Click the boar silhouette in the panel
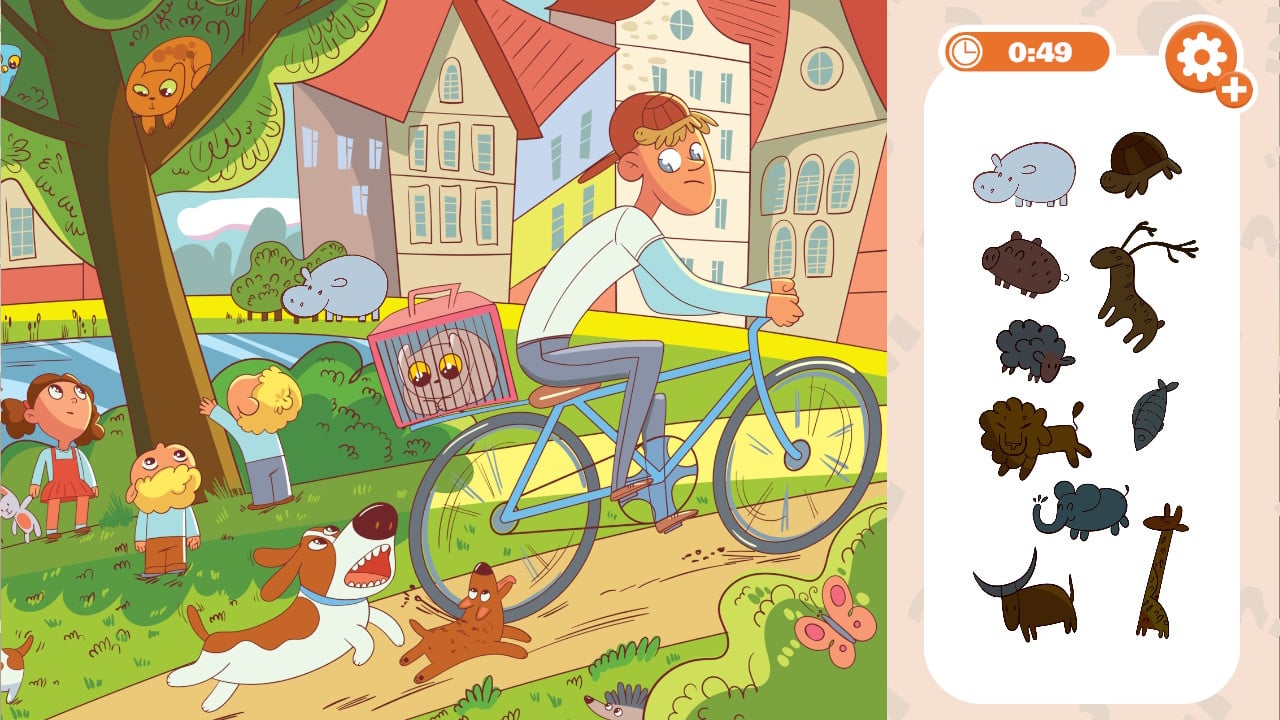The width and height of the screenshot is (1280, 720). click(x=1022, y=265)
